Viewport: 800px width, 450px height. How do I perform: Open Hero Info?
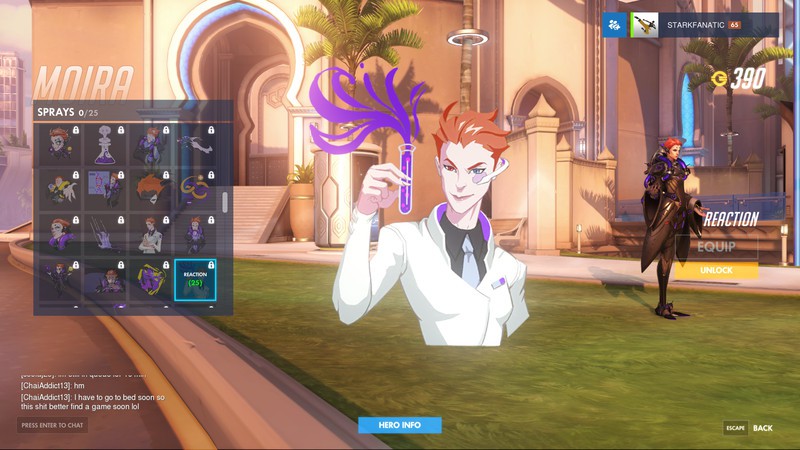point(400,425)
